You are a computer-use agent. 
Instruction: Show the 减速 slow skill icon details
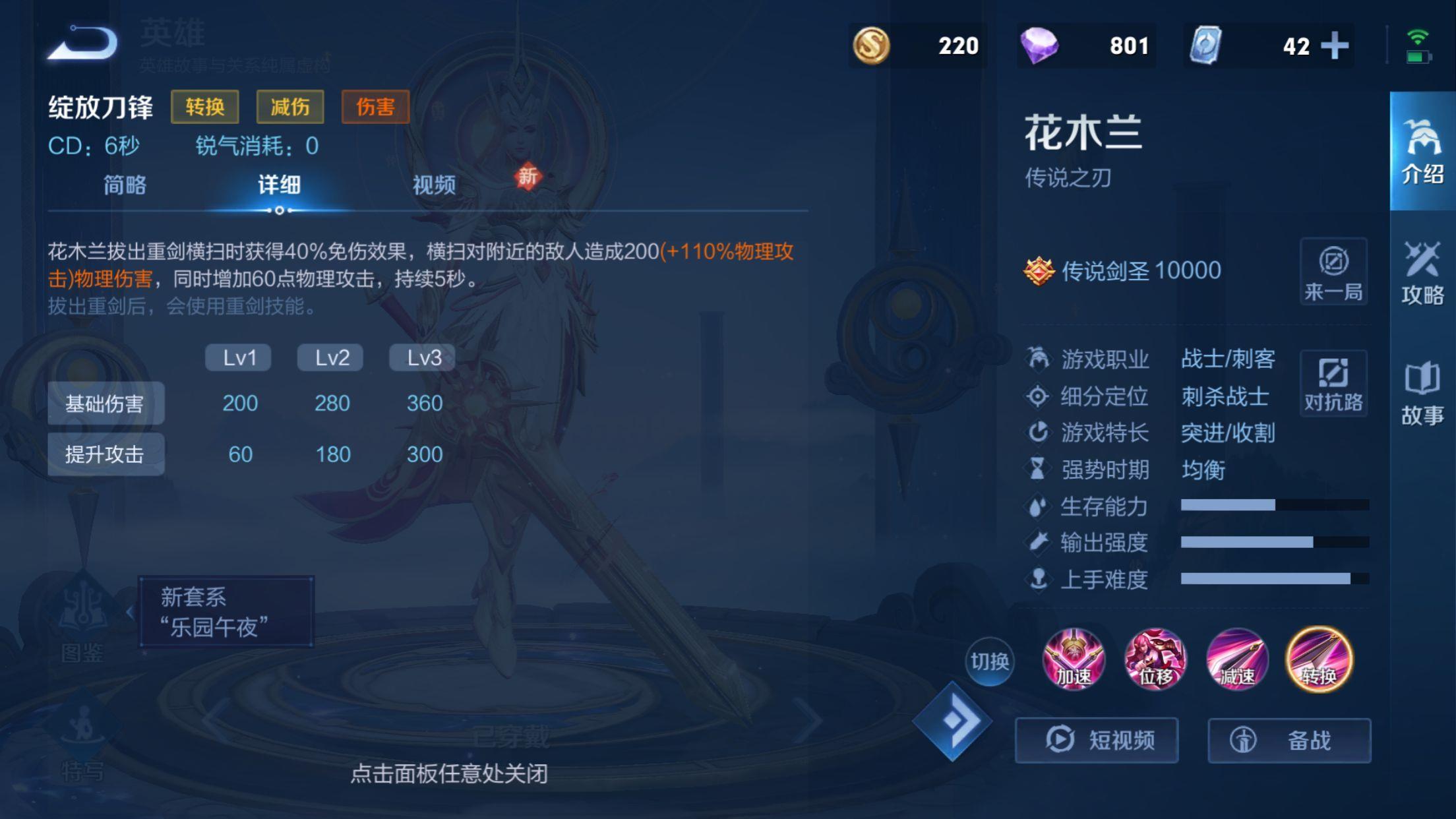tap(1237, 659)
